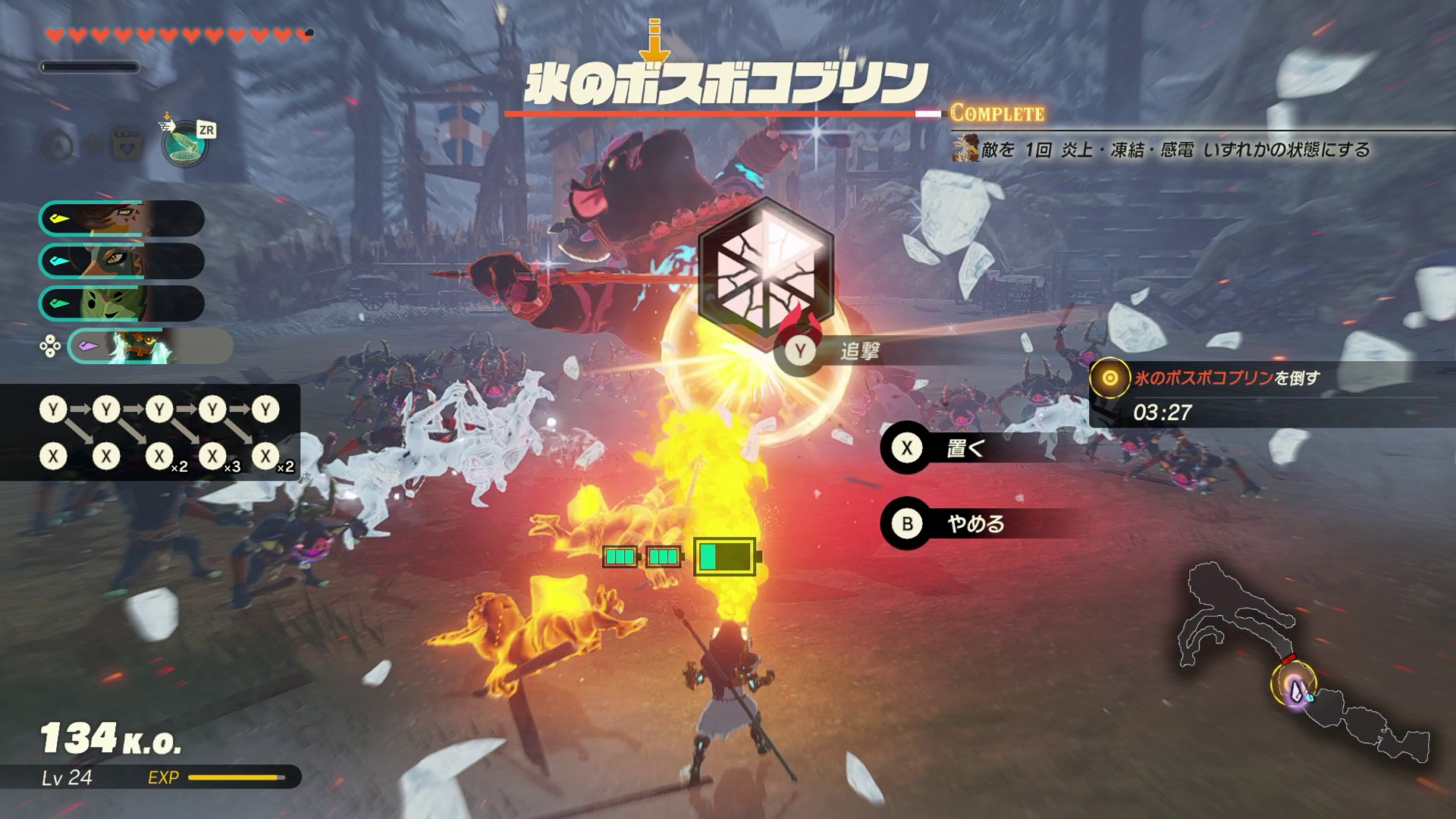1456x819 pixels.
Task: Activate the Zonai rocket device icon
Action: click(x=186, y=145)
